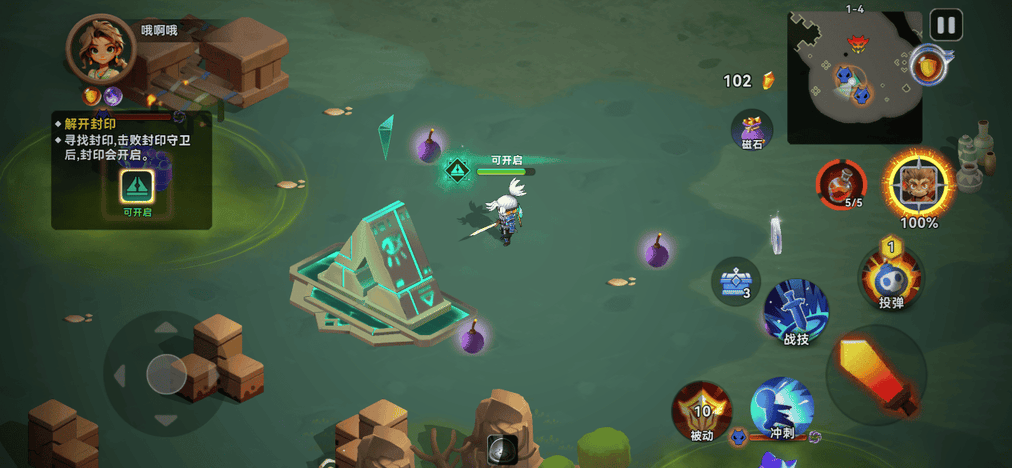This screenshot has height=468, width=1012.
Task: Use the 磁石 magnet item
Action: coord(752,130)
